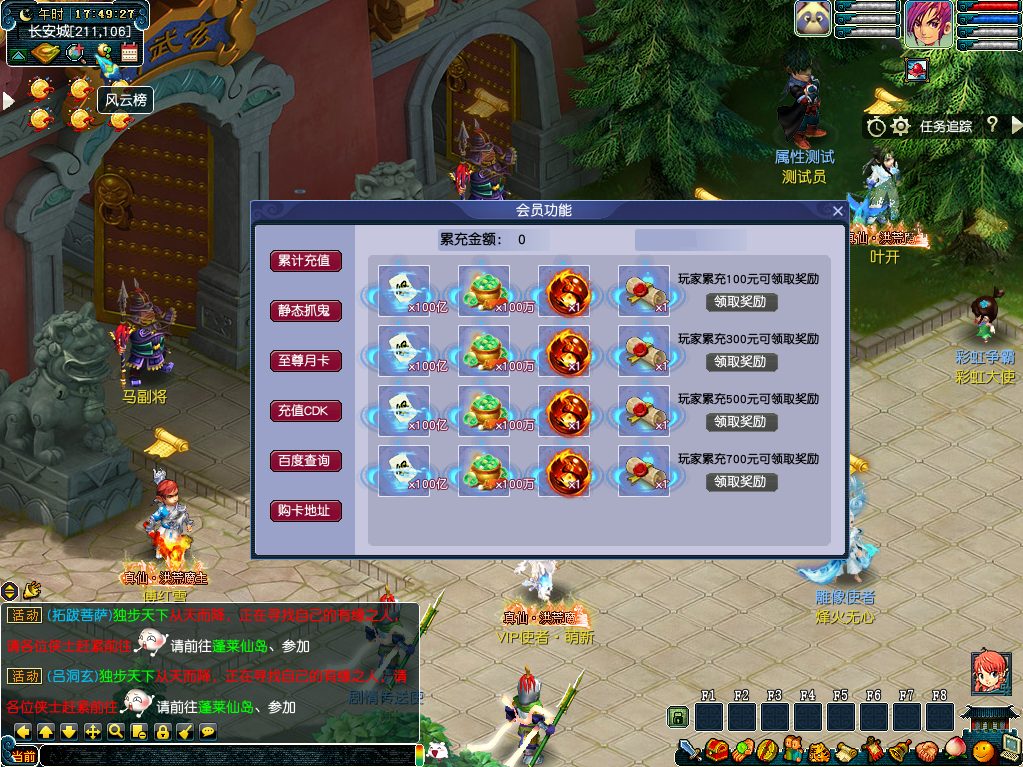
Task: Toggle the hotbar lock icon beside F1
Action: click(x=678, y=717)
